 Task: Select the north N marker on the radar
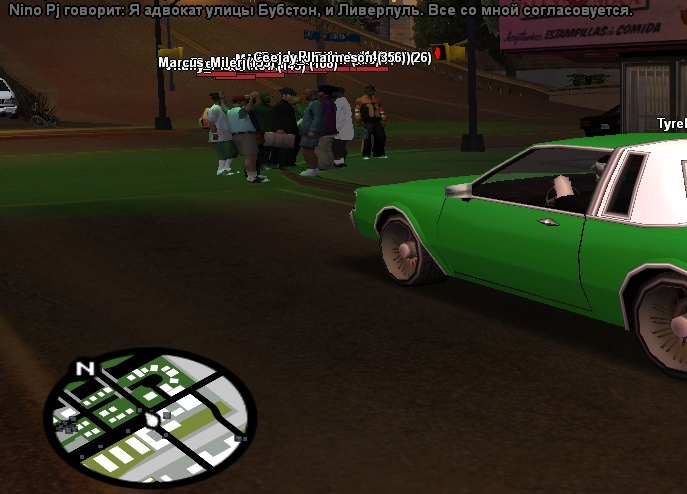click(85, 369)
